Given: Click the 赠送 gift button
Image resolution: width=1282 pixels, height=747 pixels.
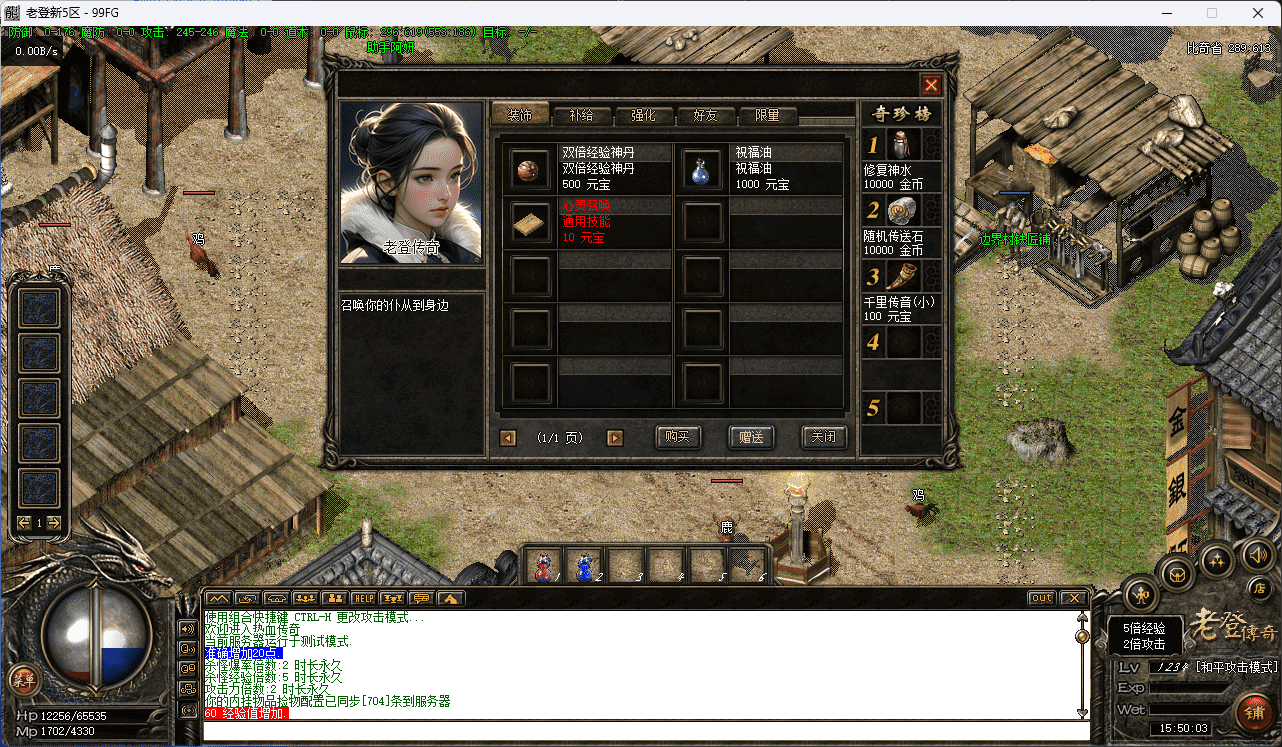Looking at the screenshot, I should point(751,437).
